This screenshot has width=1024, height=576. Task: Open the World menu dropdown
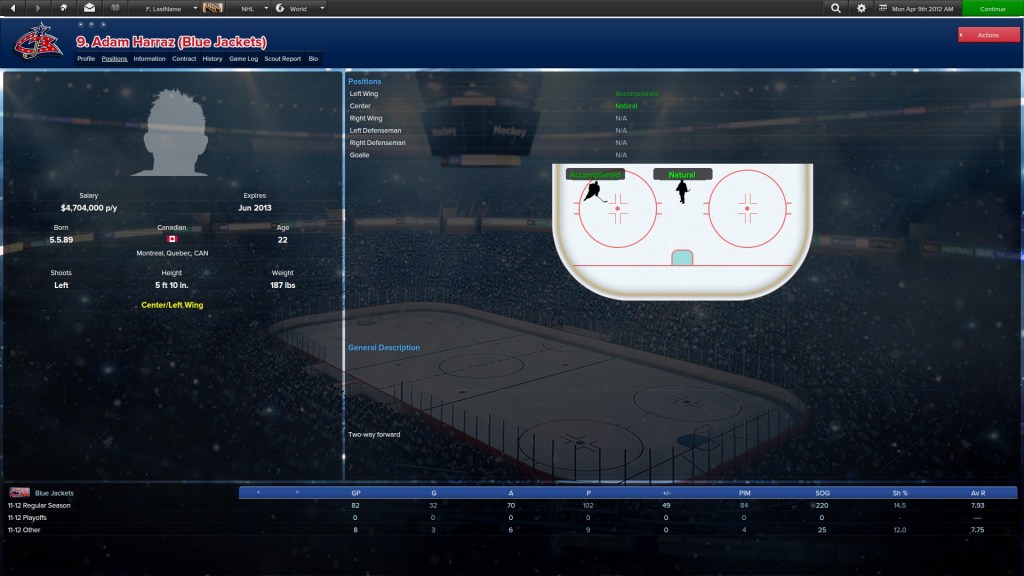pos(301,8)
